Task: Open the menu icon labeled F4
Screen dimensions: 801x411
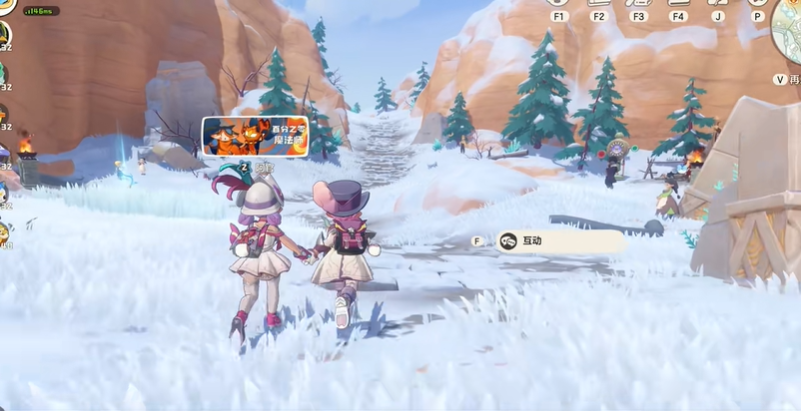Action: click(x=679, y=4)
